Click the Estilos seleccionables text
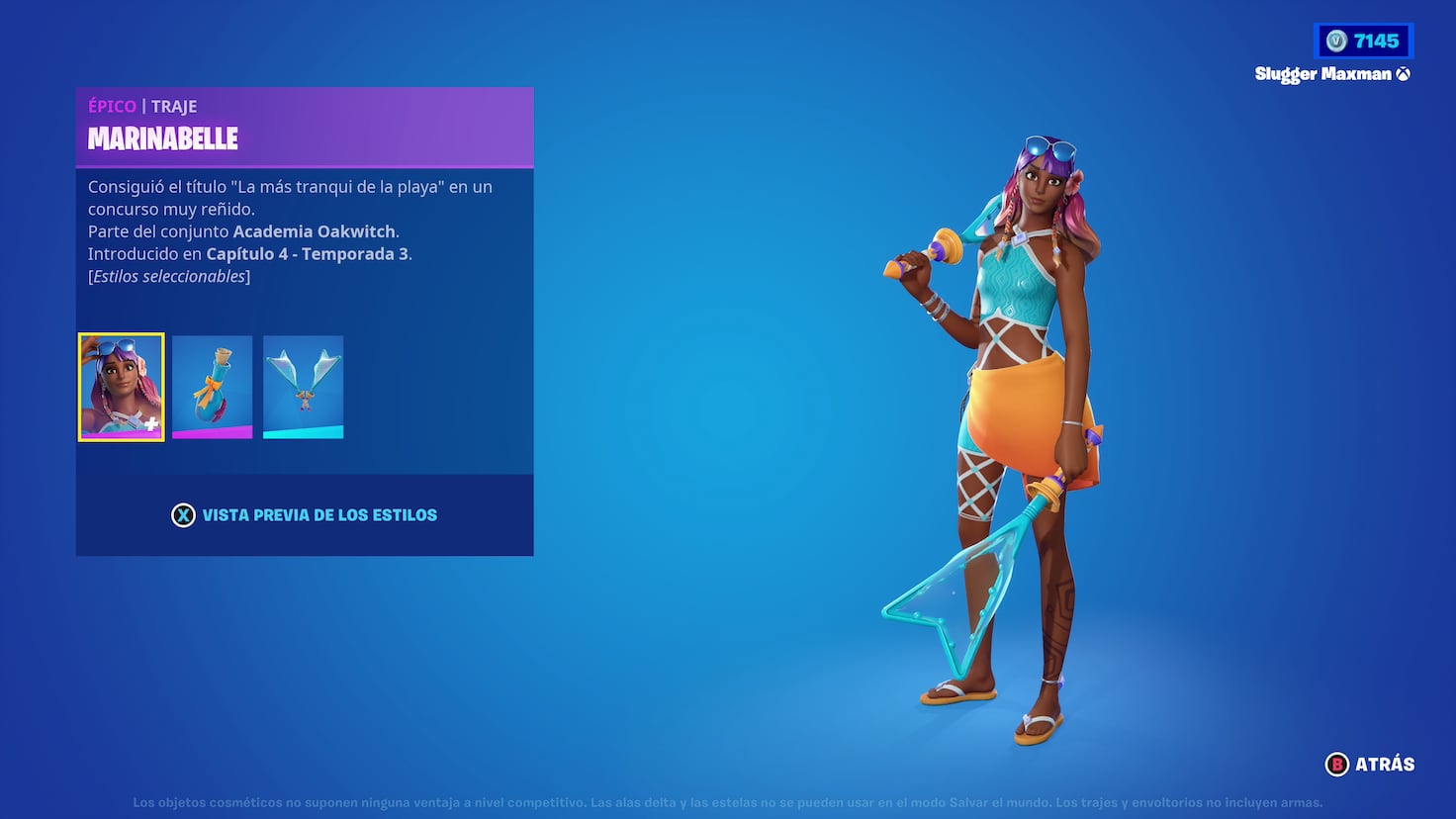 [x=169, y=275]
